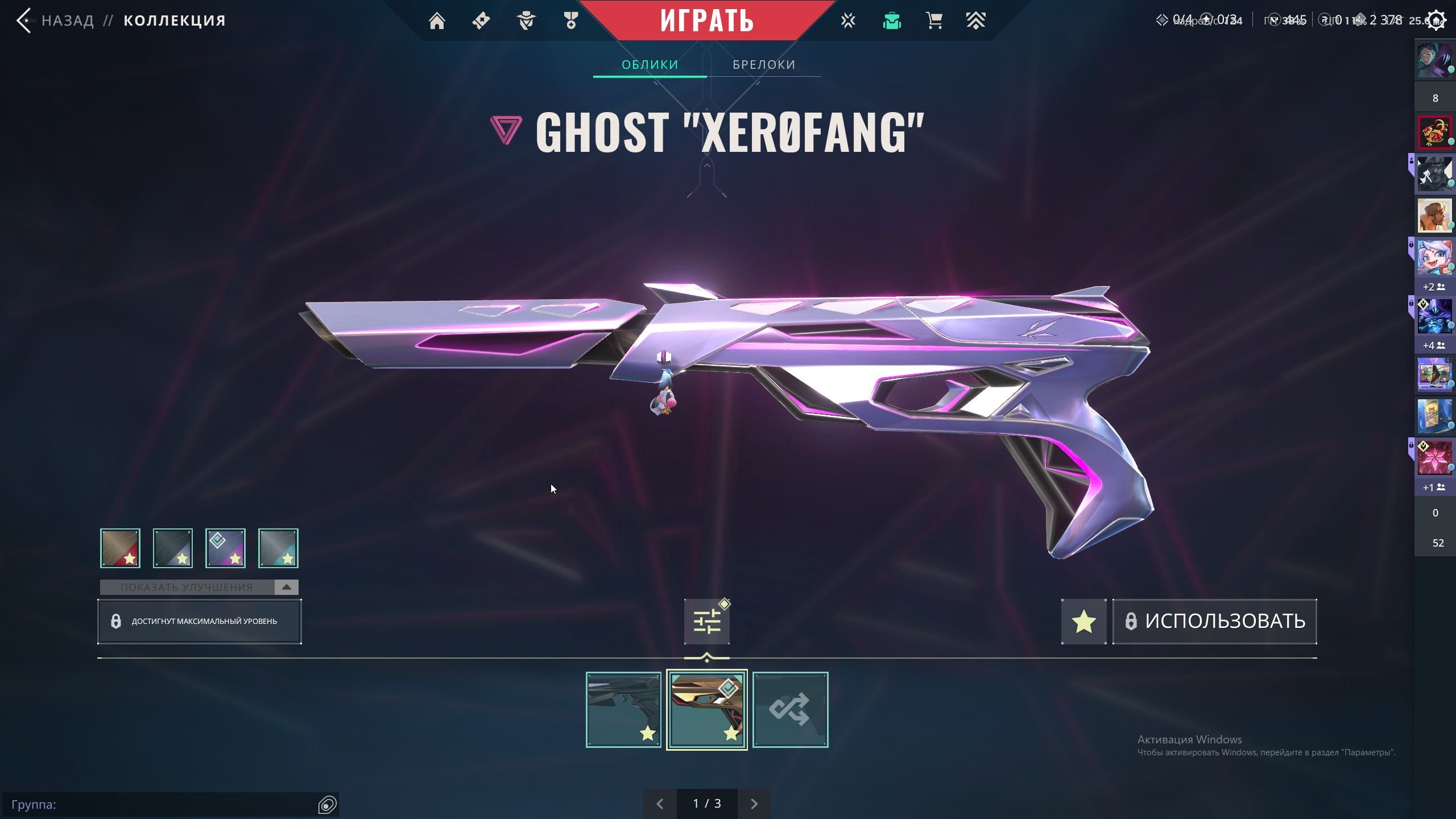
Task: Open the collection backpack icon
Action: pos(892,21)
